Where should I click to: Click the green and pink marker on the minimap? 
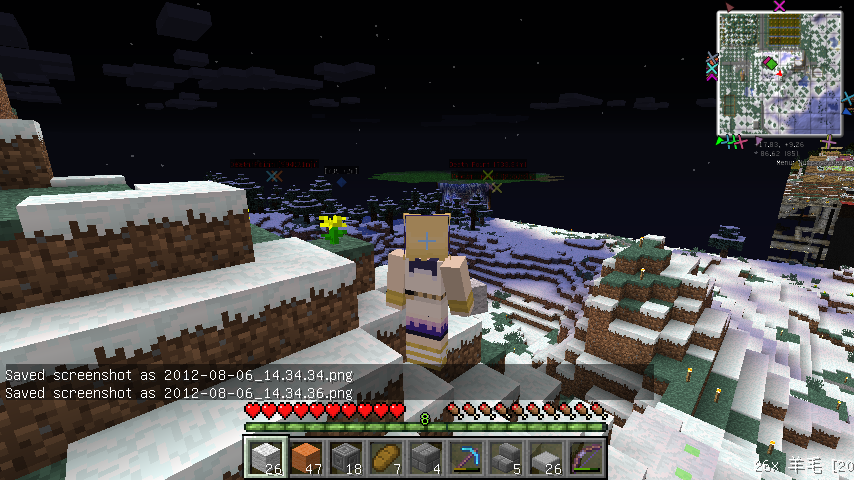click(x=771, y=65)
